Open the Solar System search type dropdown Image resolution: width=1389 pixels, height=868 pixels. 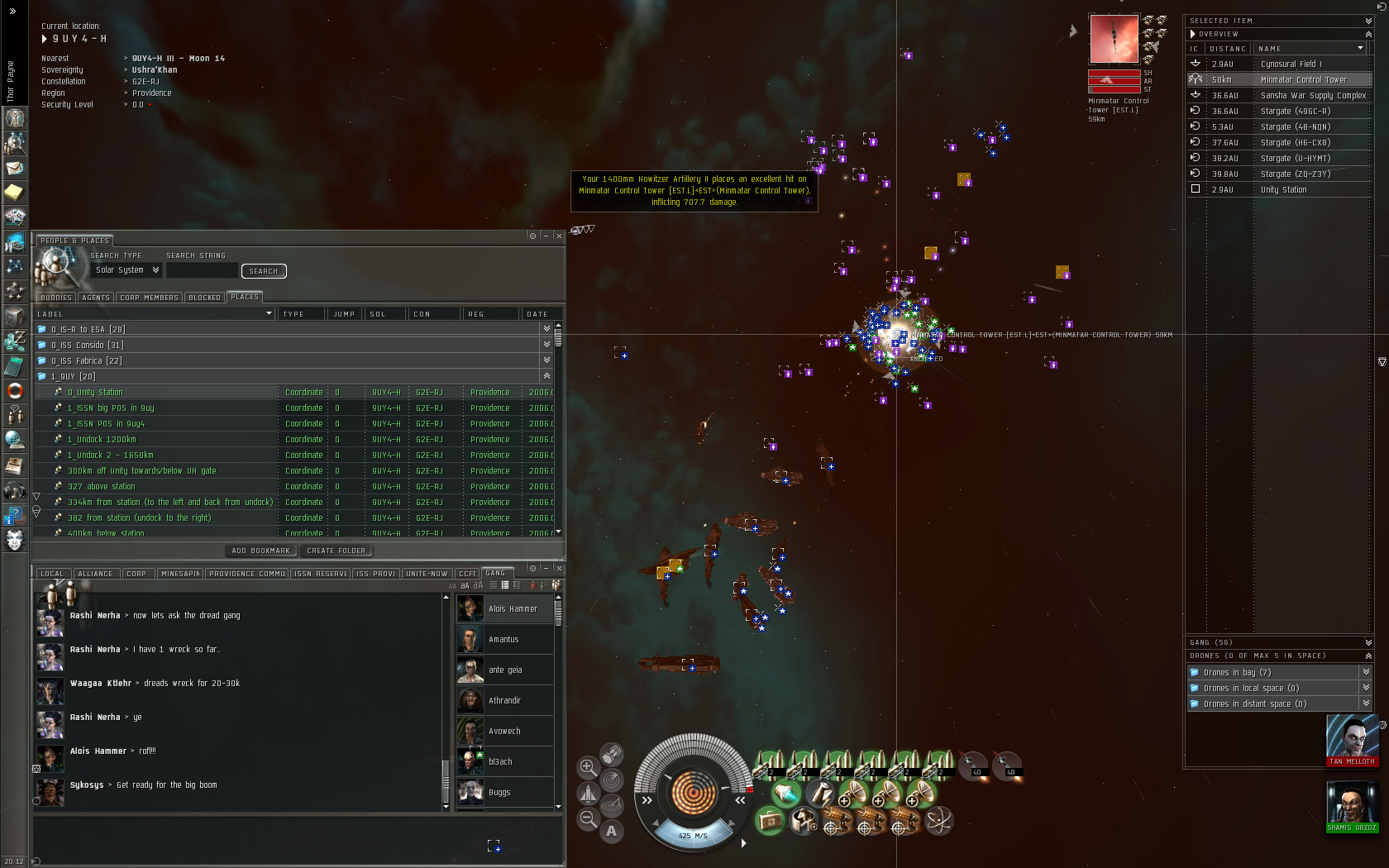pyautogui.click(x=127, y=270)
